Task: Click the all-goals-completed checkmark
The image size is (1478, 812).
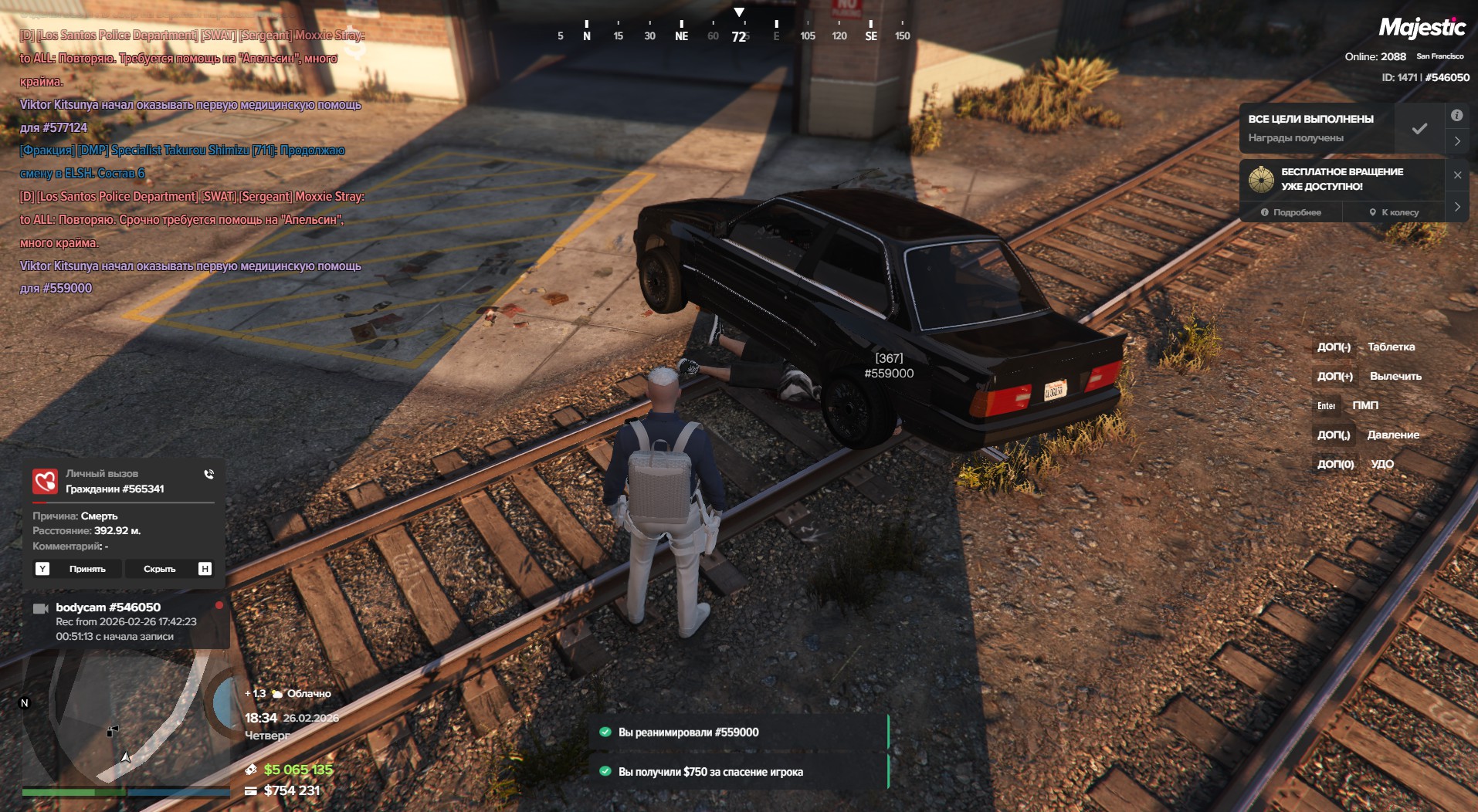Action: [1419, 129]
